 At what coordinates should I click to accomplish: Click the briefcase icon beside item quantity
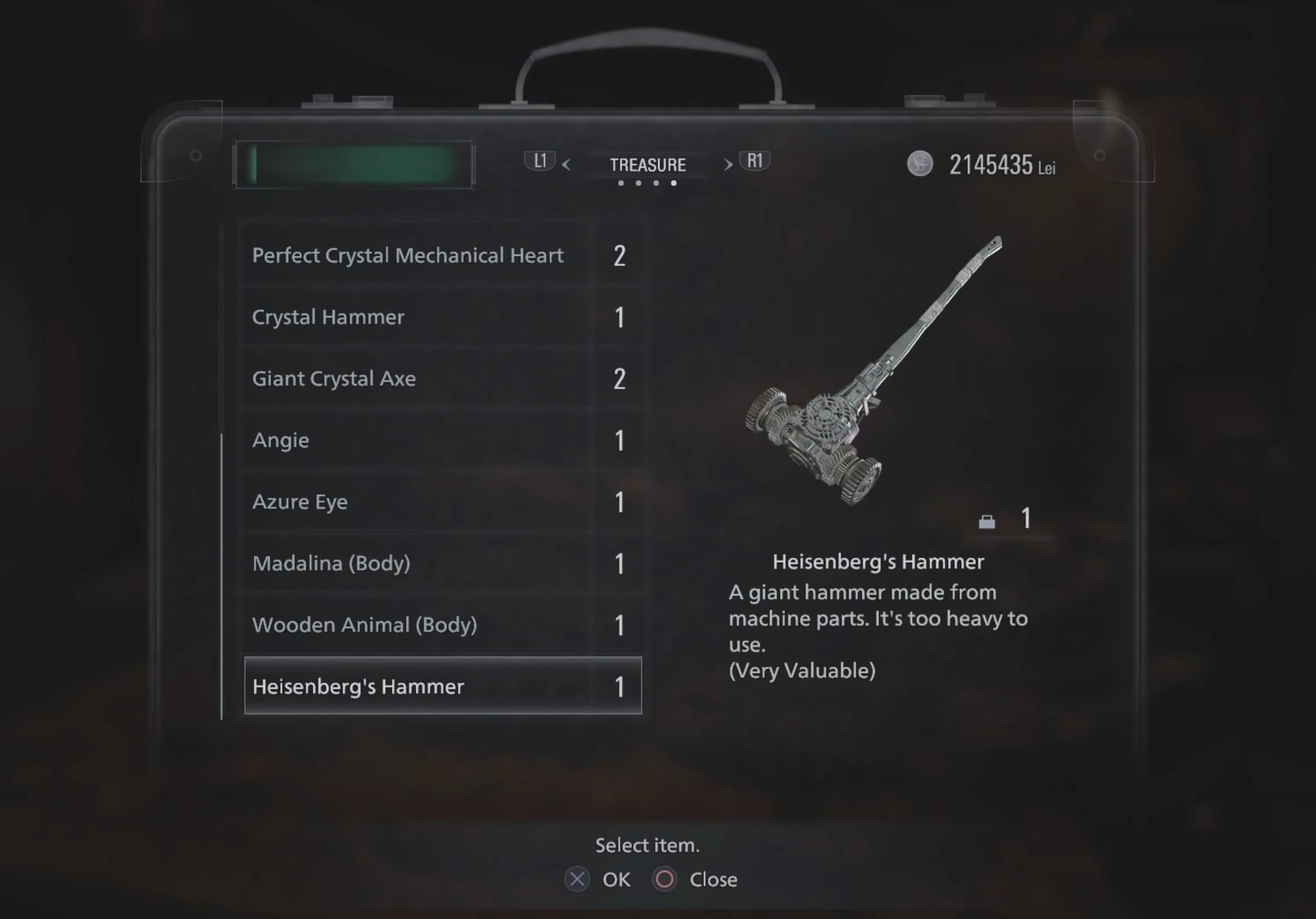click(x=987, y=522)
